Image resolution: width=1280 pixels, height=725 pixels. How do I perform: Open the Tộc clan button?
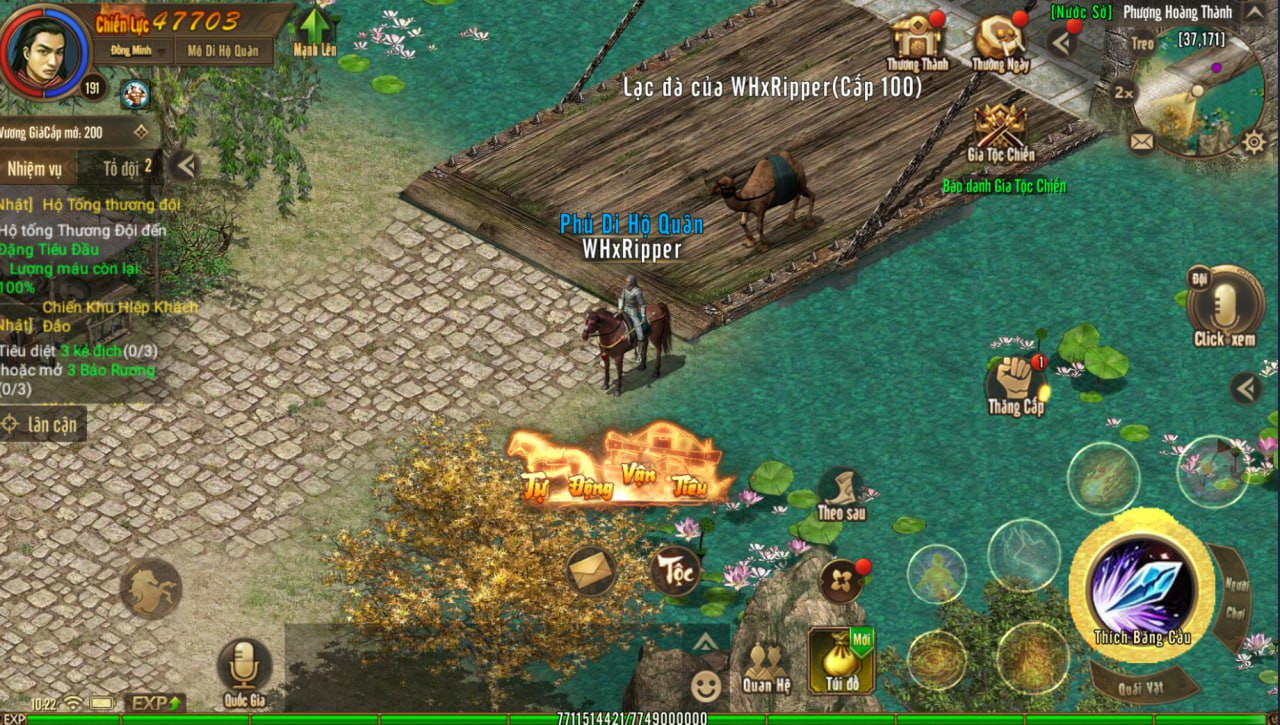coord(676,571)
